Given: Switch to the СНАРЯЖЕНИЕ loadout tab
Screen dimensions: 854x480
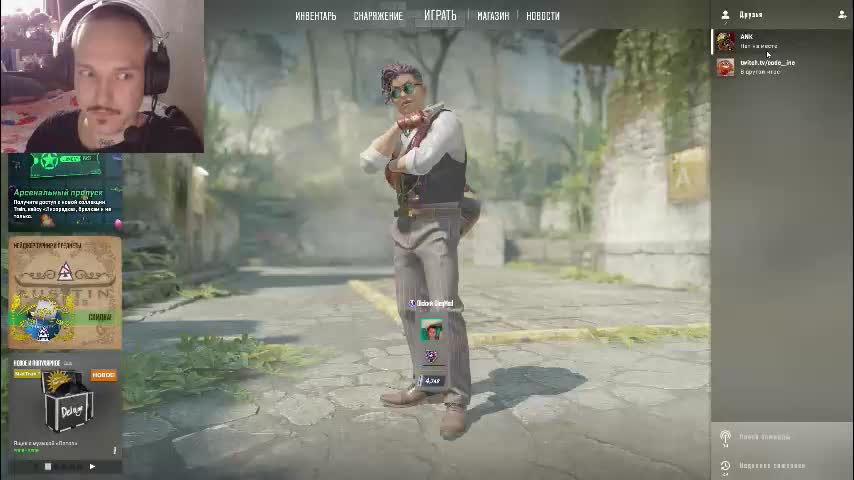Looking at the screenshot, I should coord(378,16).
